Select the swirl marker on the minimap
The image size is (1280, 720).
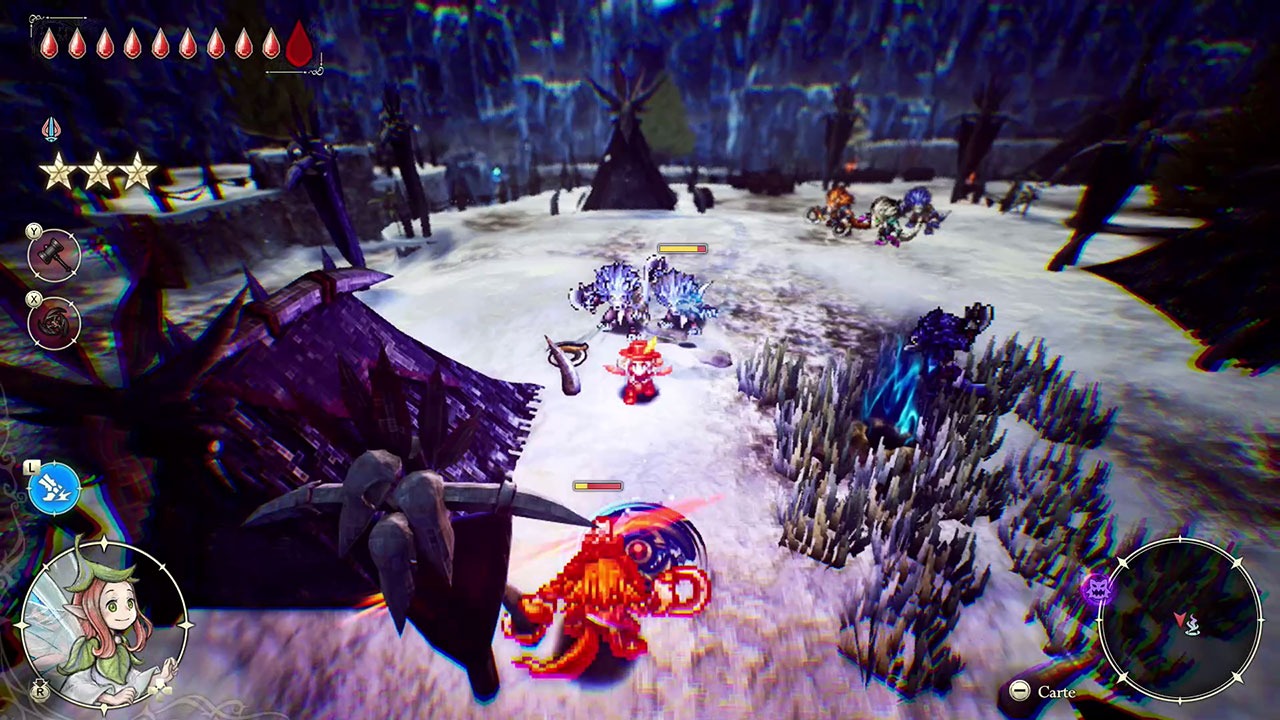click(1195, 627)
